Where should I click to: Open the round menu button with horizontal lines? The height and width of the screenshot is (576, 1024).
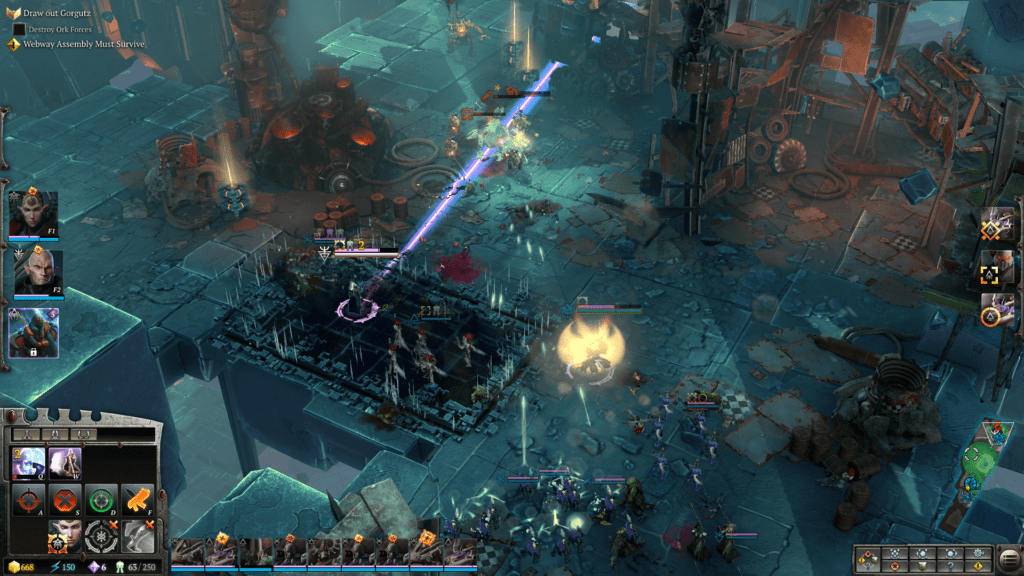(1009, 556)
